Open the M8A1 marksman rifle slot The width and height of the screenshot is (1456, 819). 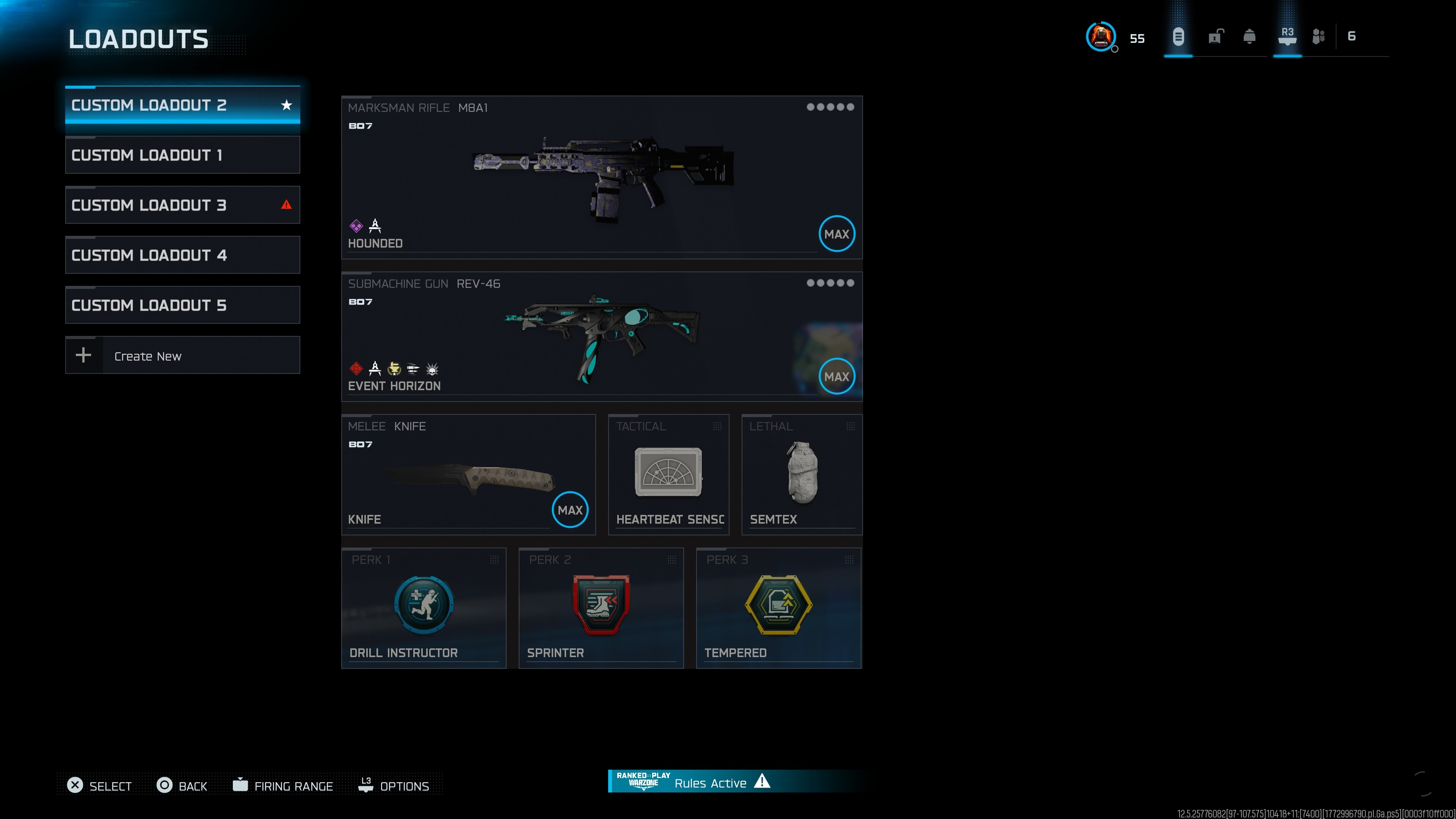click(601, 177)
